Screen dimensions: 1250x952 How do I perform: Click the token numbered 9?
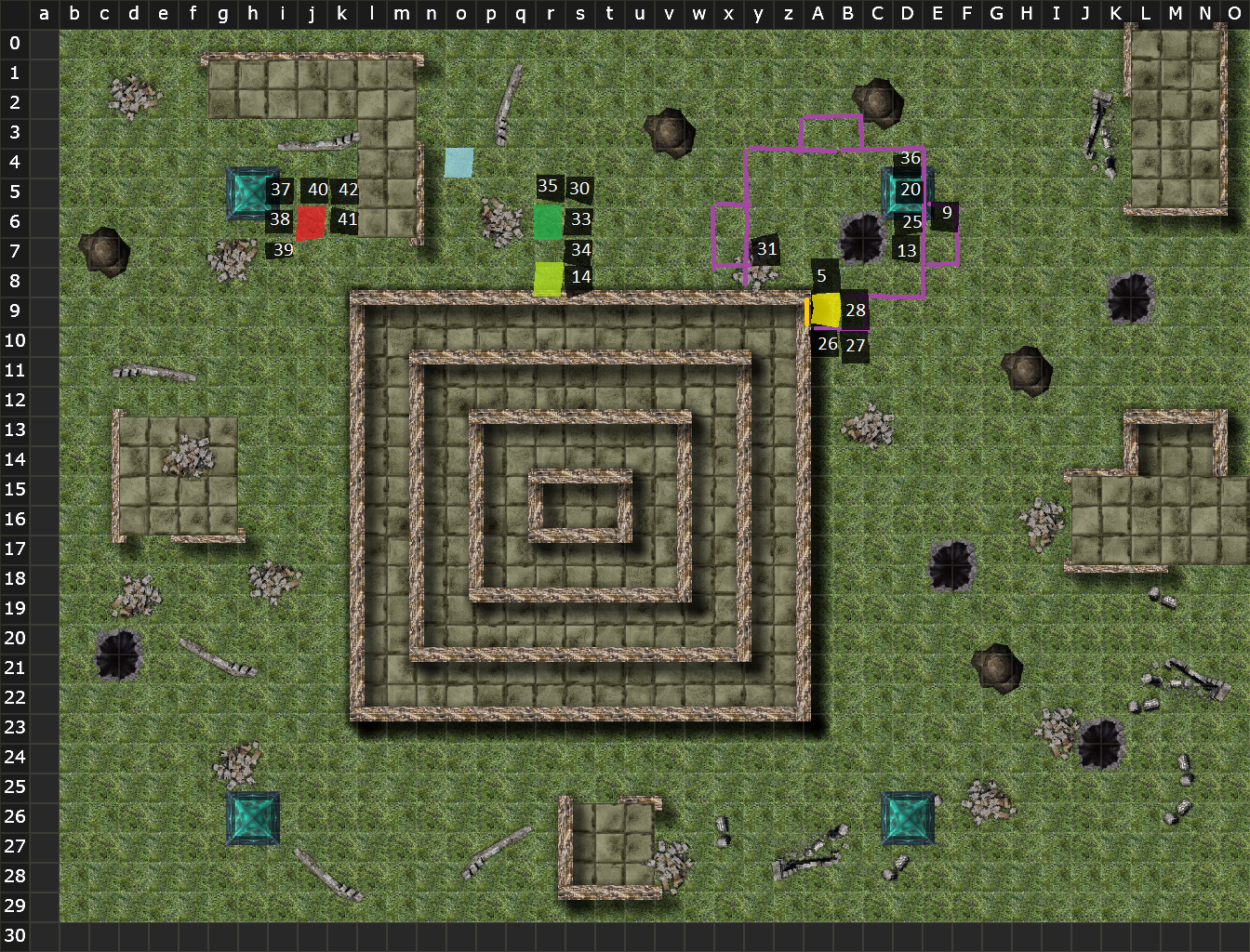point(946,214)
